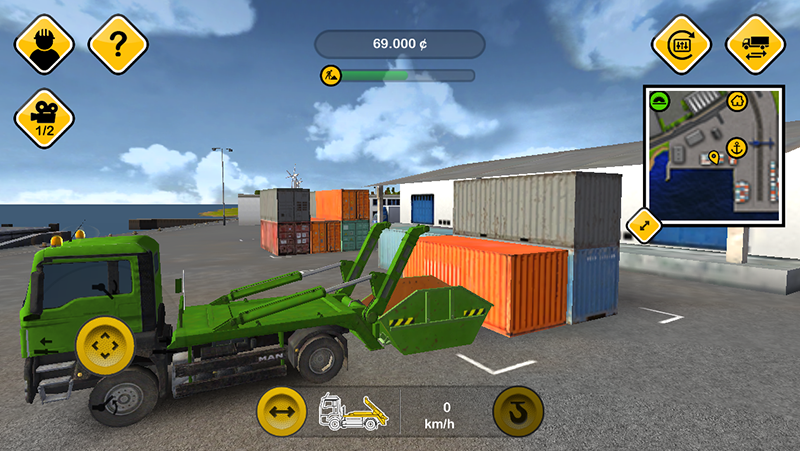This screenshot has height=451, width=800.
Task: Click the green dome marker on the minimap
Action: (x=658, y=100)
